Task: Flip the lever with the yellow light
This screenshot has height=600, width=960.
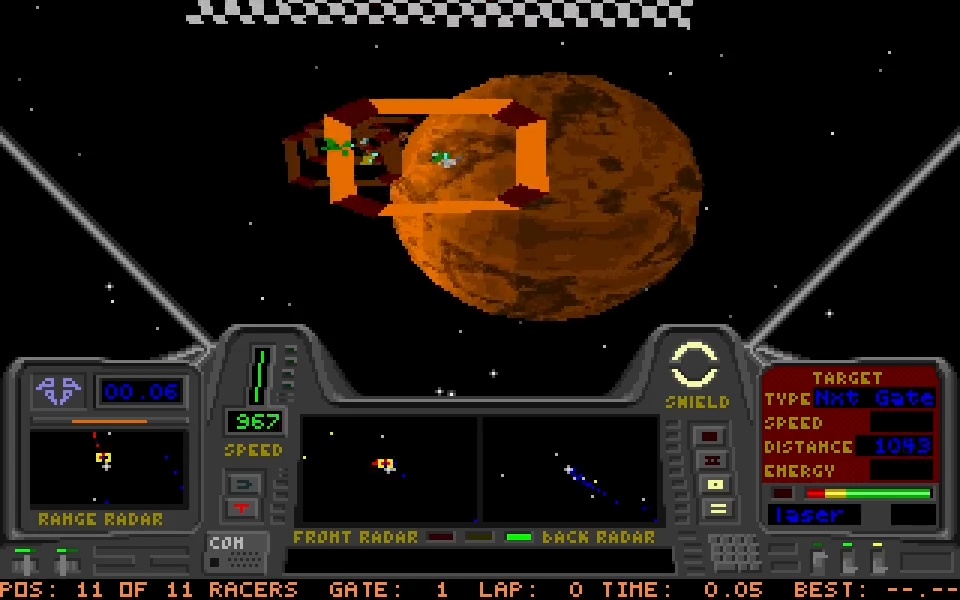Action: point(878,558)
